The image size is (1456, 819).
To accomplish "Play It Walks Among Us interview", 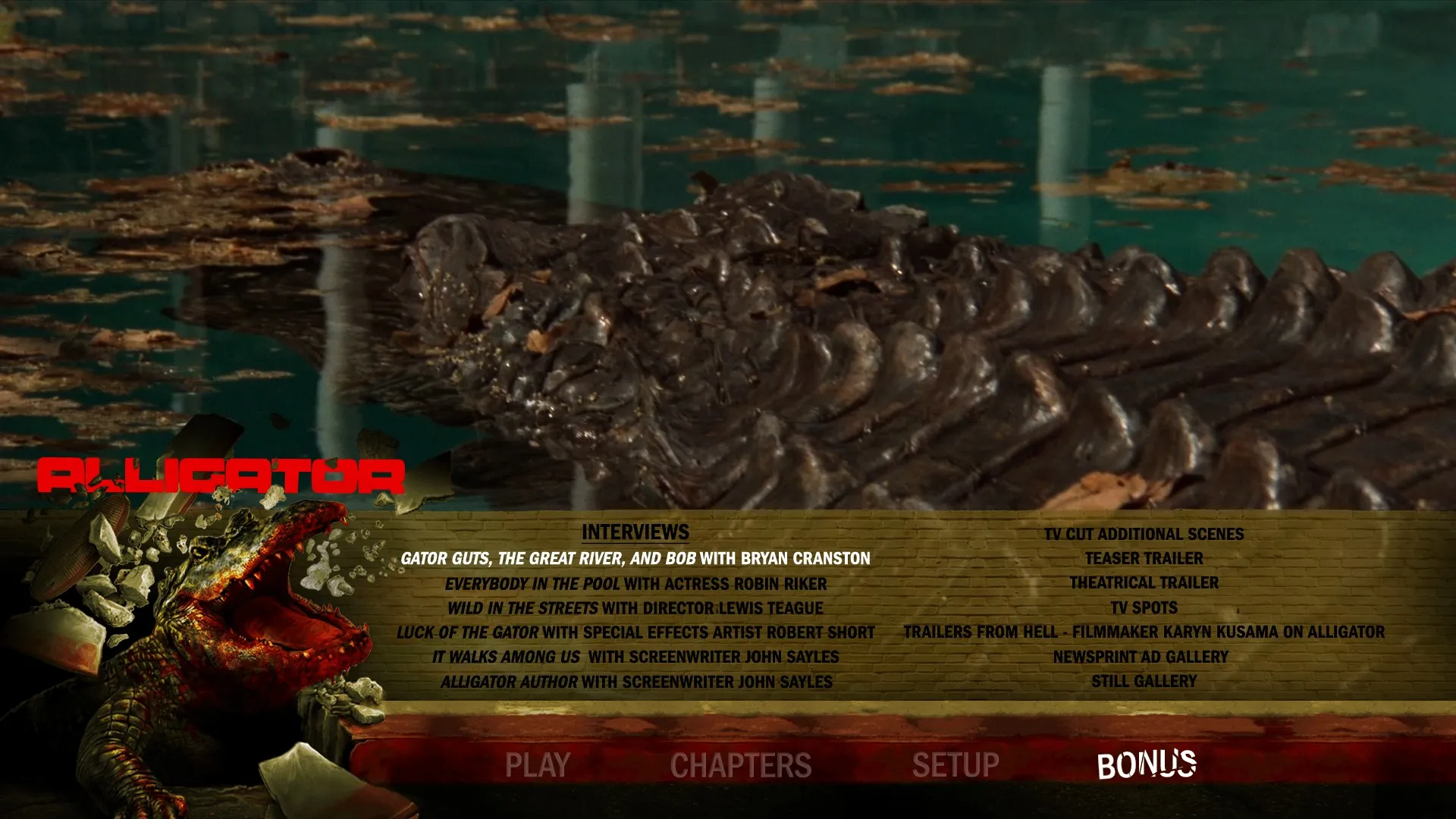I will (x=635, y=657).
